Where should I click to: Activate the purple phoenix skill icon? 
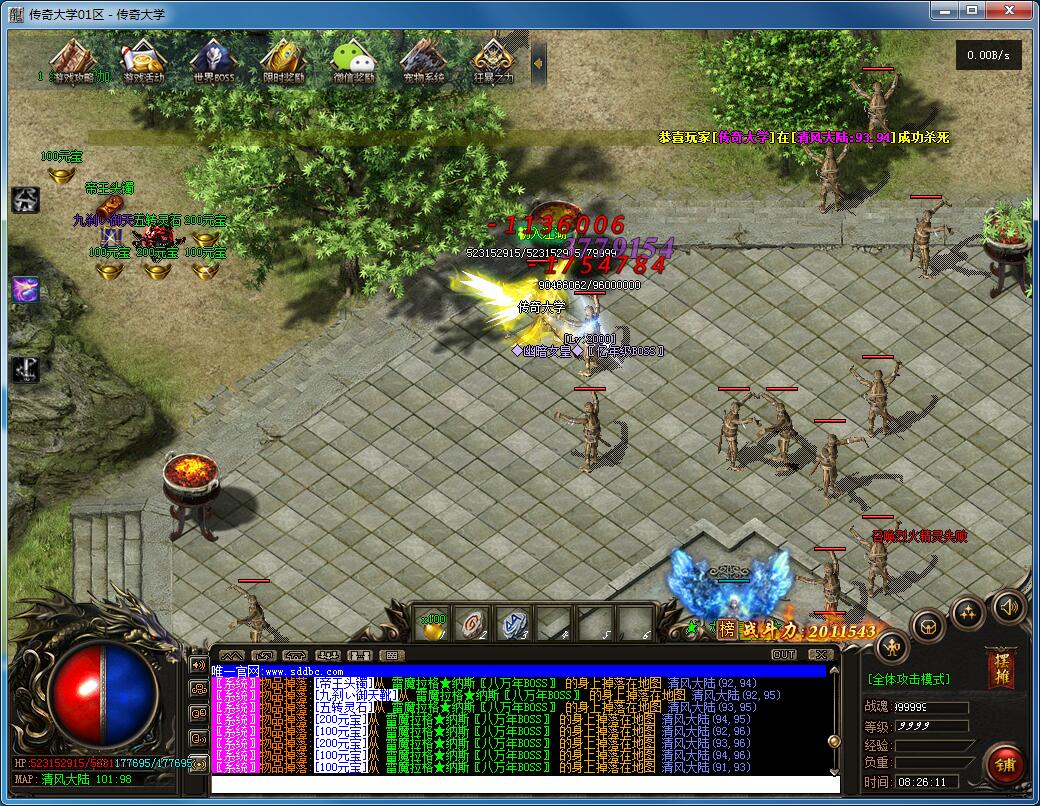(x=25, y=290)
